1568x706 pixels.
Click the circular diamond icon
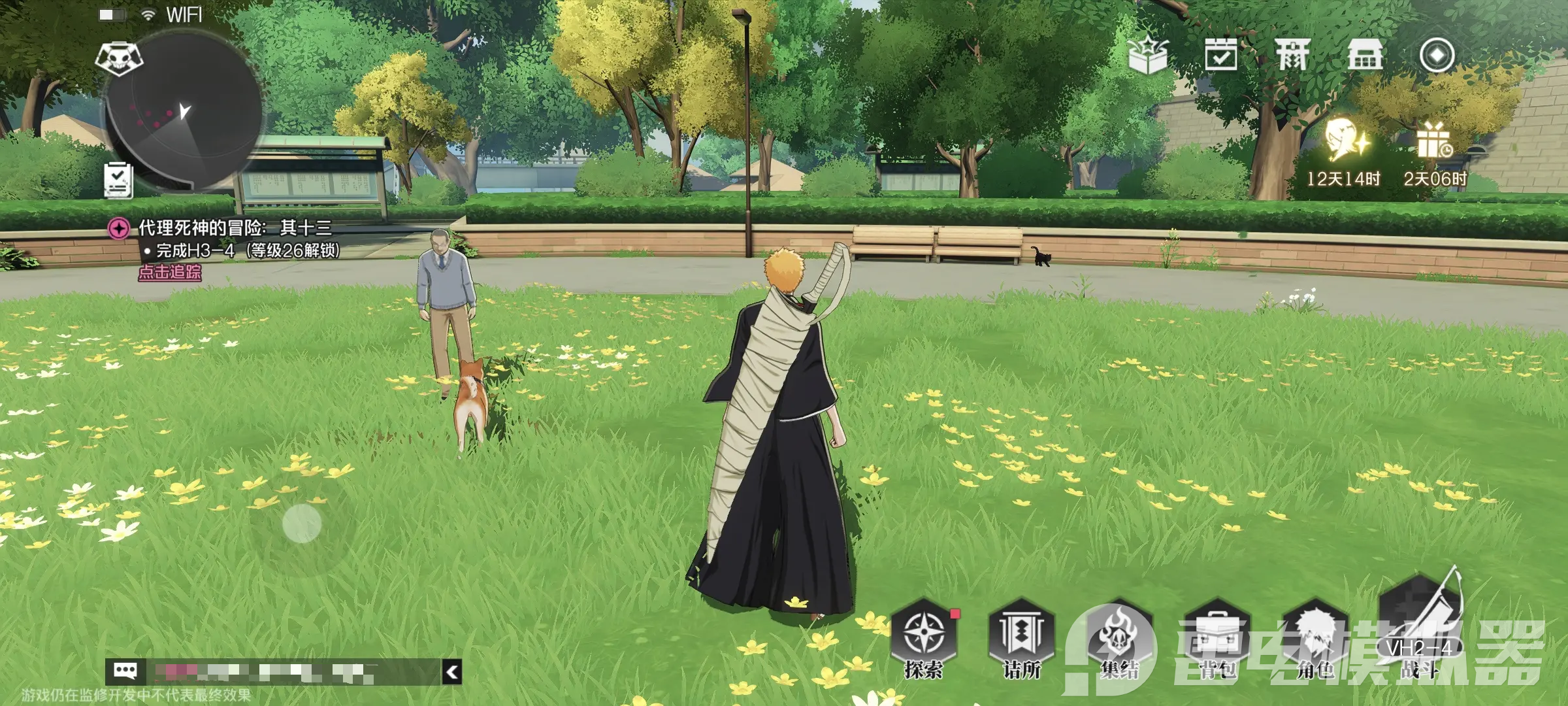click(1437, 55)
